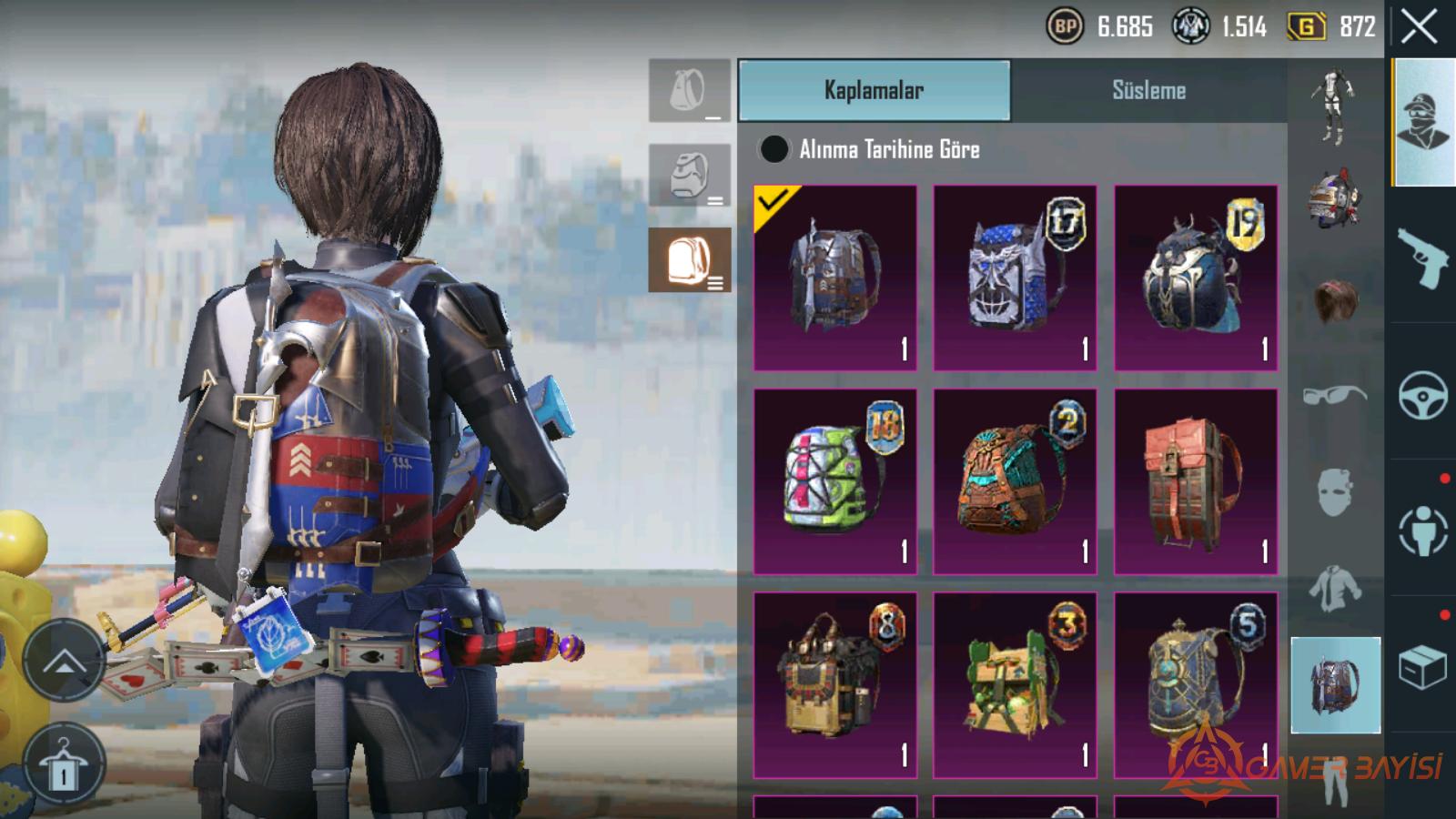Pick the backpack skin marked 8

[x=835, y=684]
